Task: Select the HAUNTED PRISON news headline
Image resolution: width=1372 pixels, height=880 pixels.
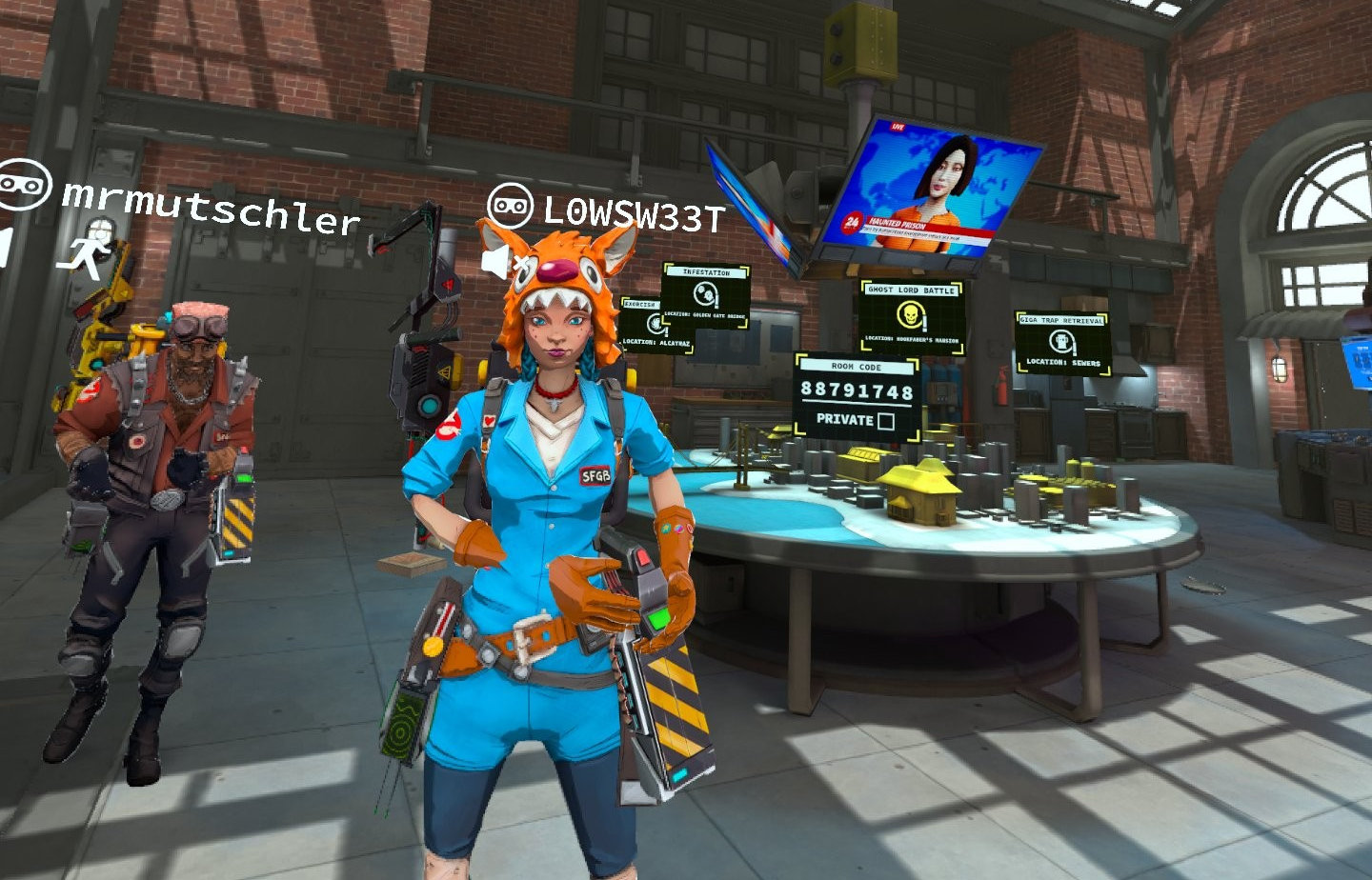Action: click(x=900, y=223)
